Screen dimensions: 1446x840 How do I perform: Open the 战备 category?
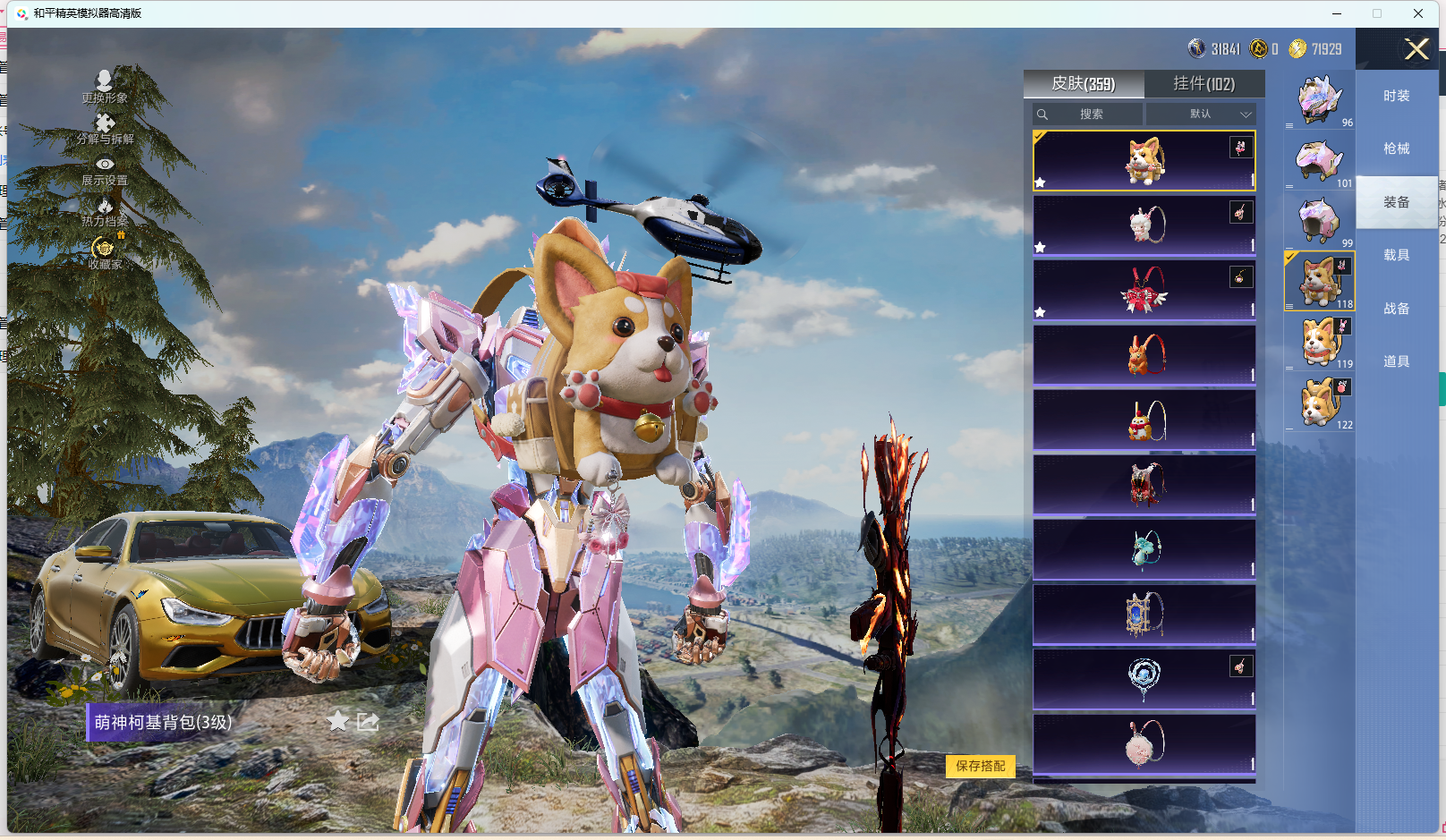1396,309
